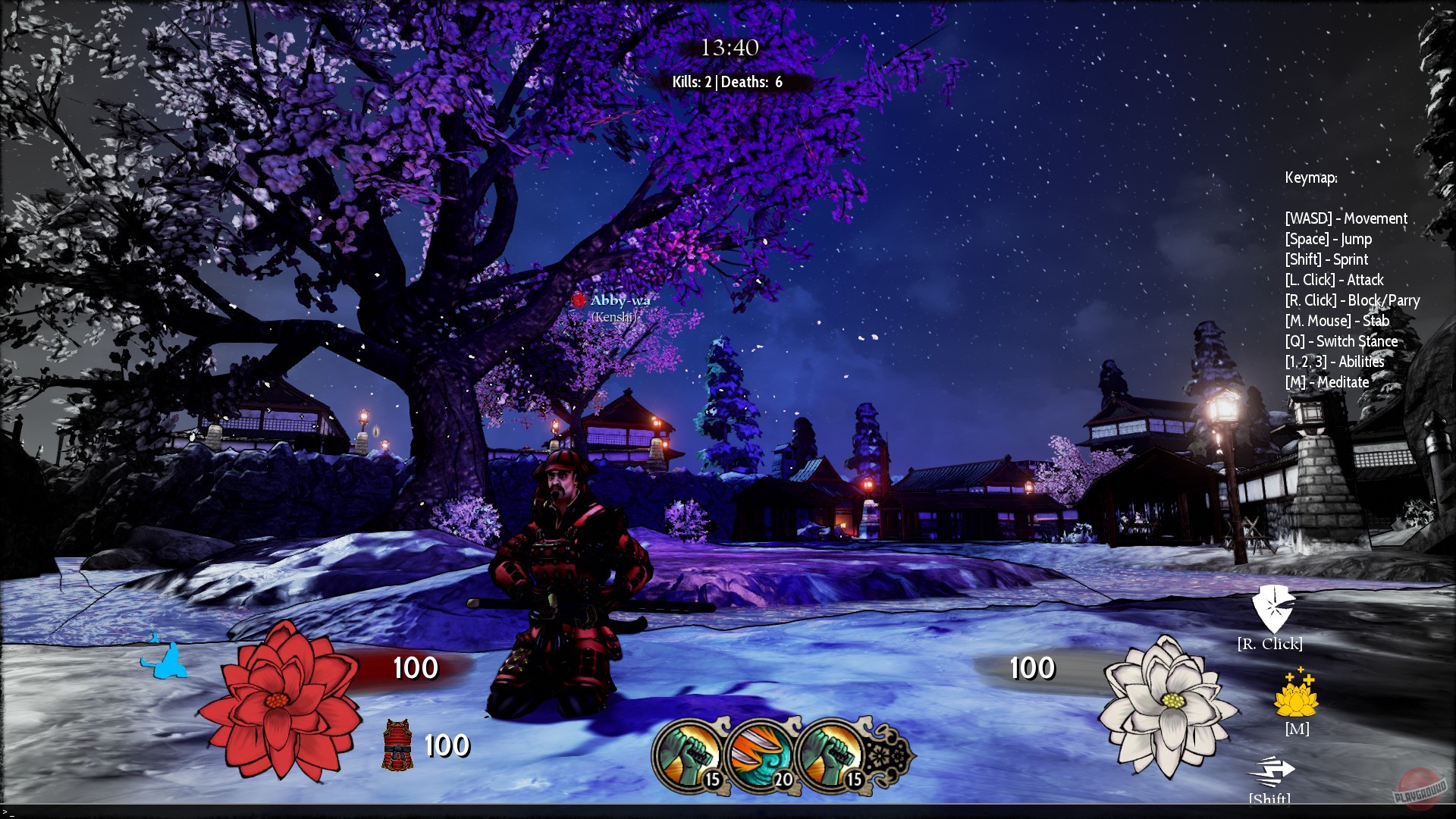Screen dimensions: 1456x819
Task: Click the match timer showing 13:40
Action: (729, 47)
